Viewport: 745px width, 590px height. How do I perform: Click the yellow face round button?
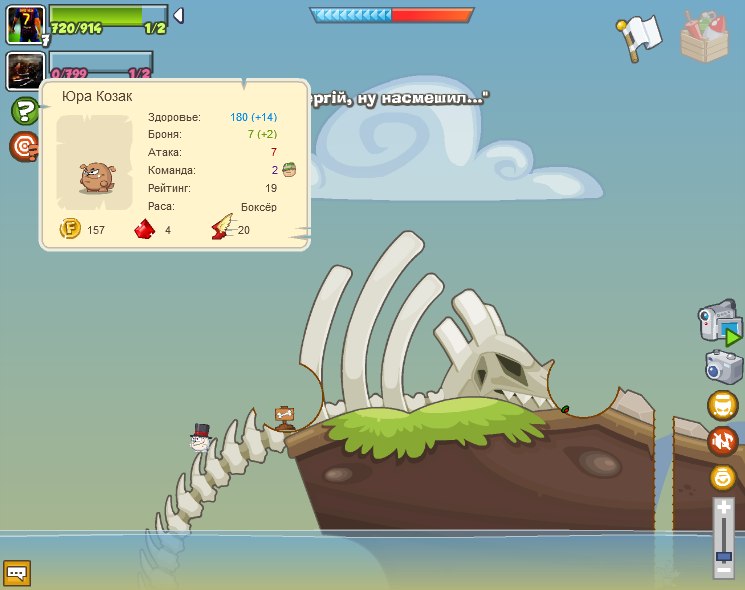click(x=723, y=406)
